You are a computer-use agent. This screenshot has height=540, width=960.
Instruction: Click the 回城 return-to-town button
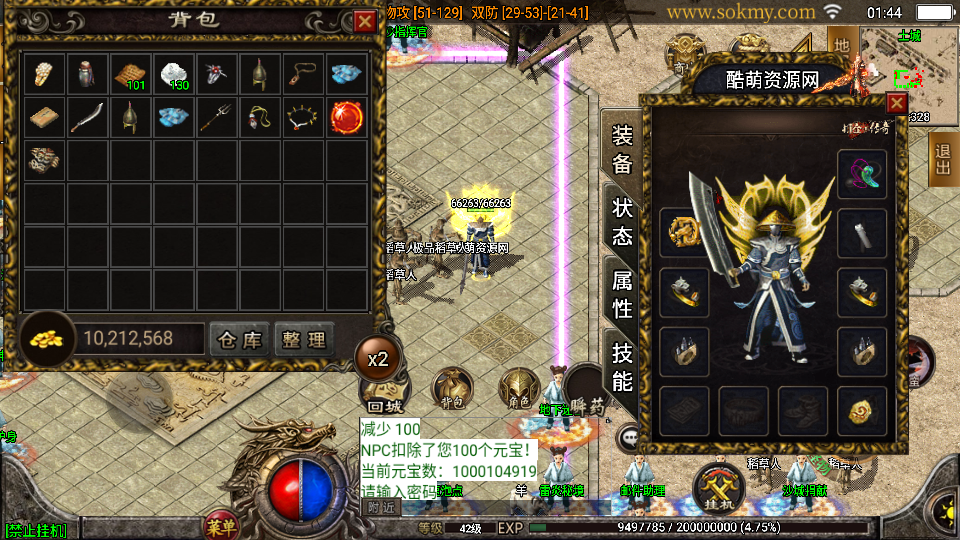click(x=384, y=392)
